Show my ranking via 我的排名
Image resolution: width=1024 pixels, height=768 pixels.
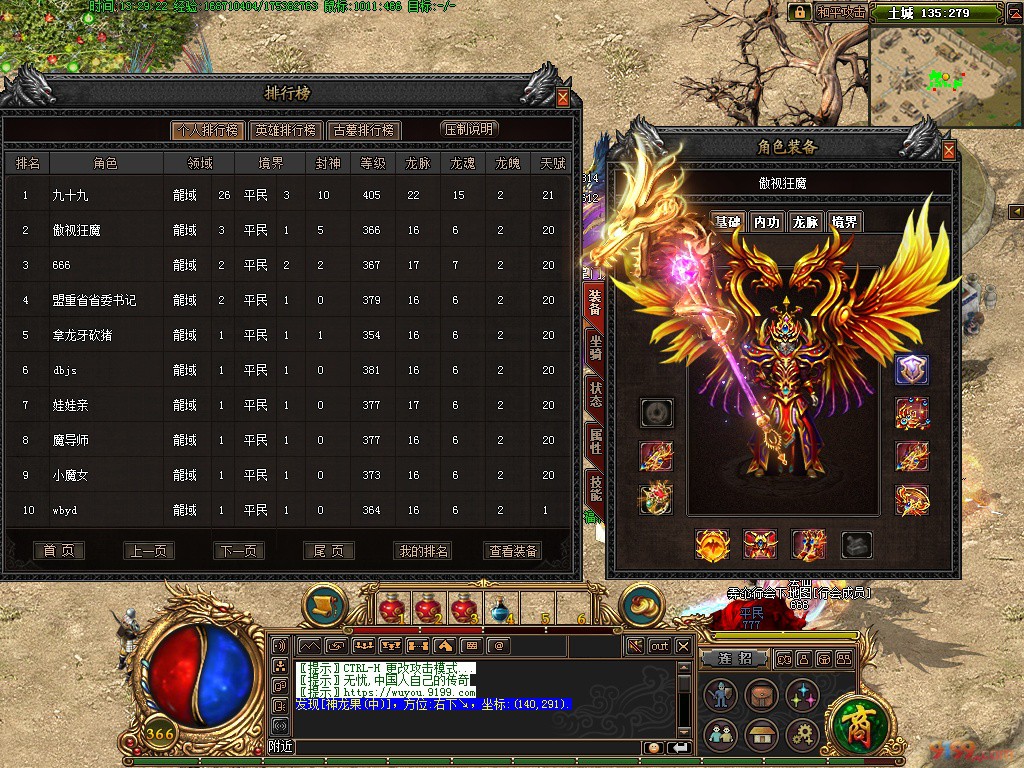pyautogui.click(x=423, y=551)
